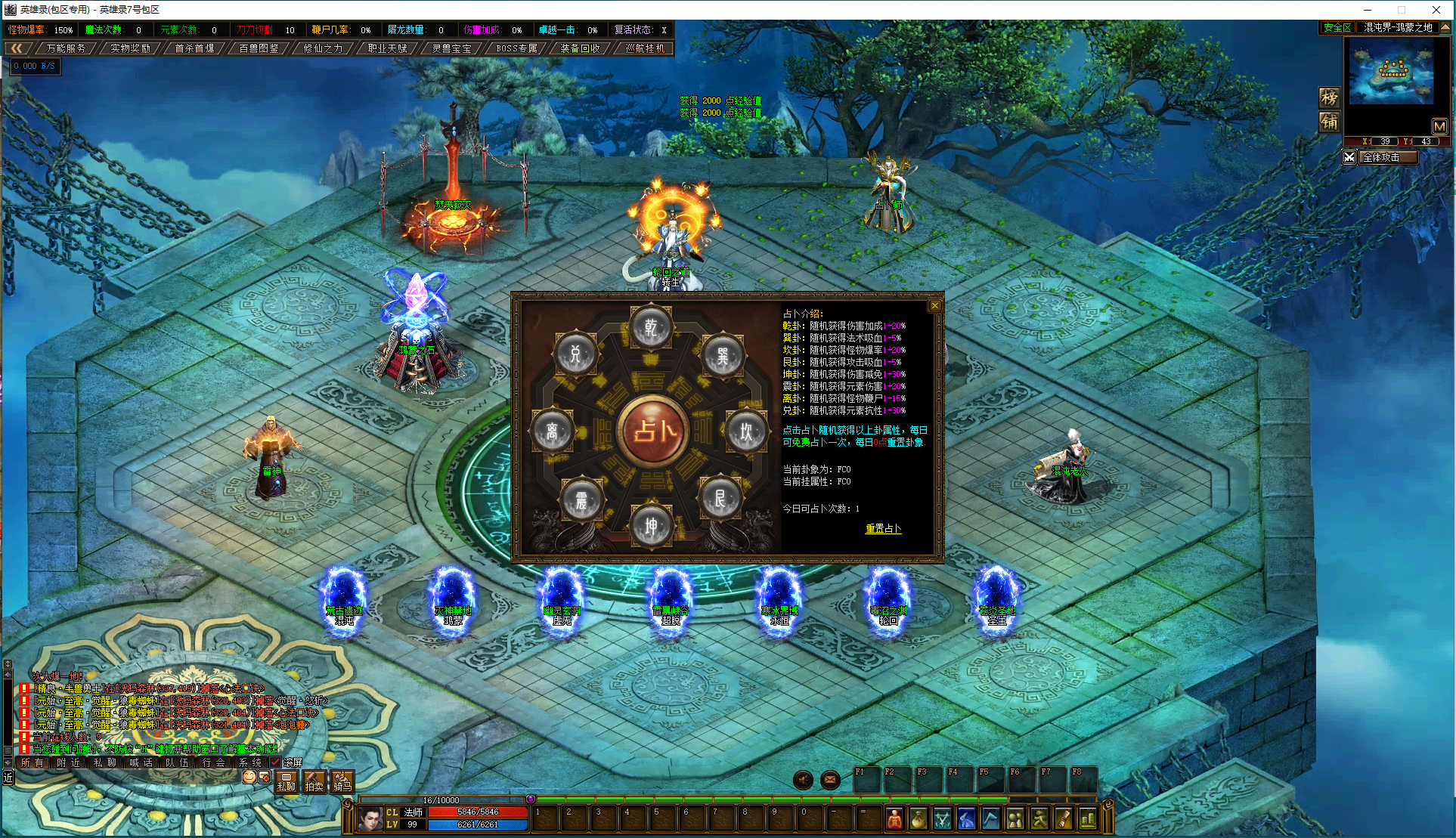Open the 巡航挂机 auto-cruise menu
The width and height of the screenshot is (1456, 838).
[645, 48]
